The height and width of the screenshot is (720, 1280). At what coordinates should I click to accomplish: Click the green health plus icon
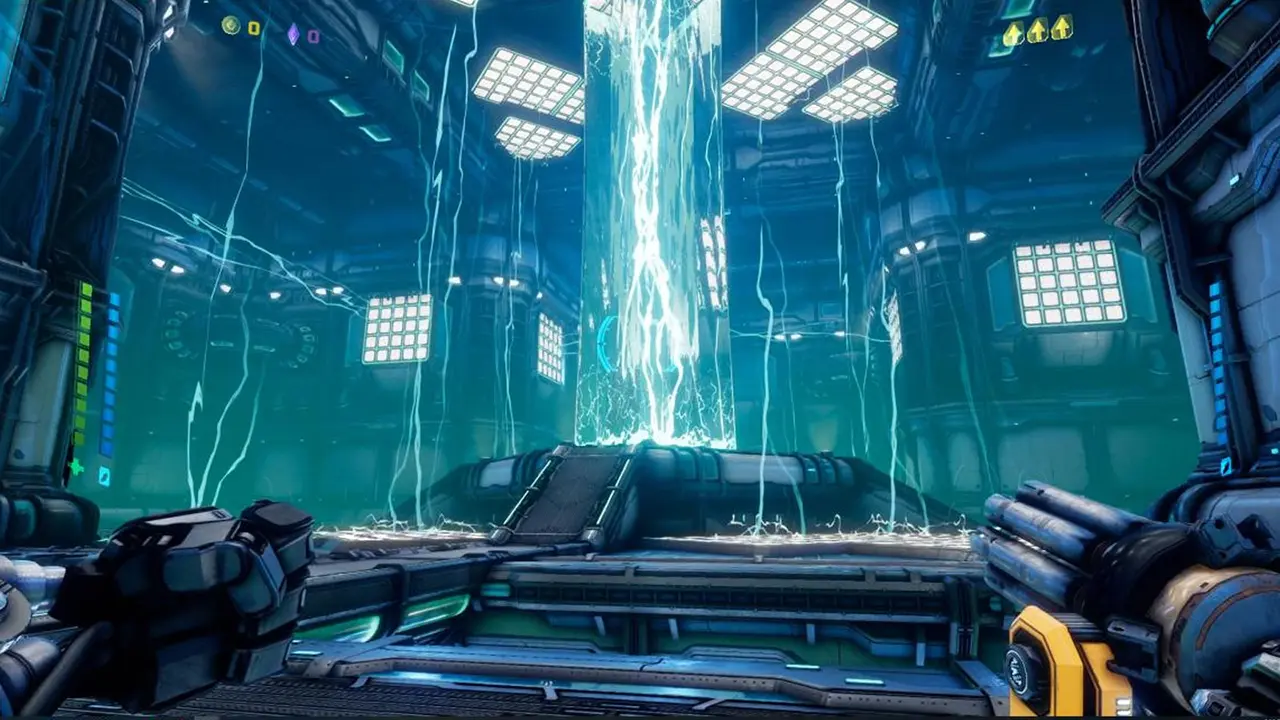coord(76,467)
